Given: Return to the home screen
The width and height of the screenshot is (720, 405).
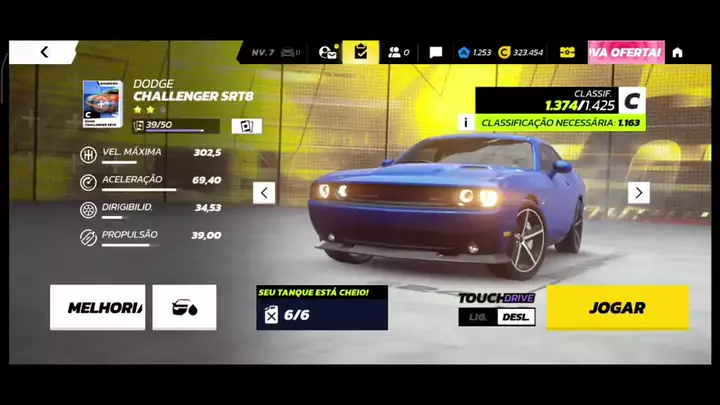Looking at the screenshot, I should [677, 52].
